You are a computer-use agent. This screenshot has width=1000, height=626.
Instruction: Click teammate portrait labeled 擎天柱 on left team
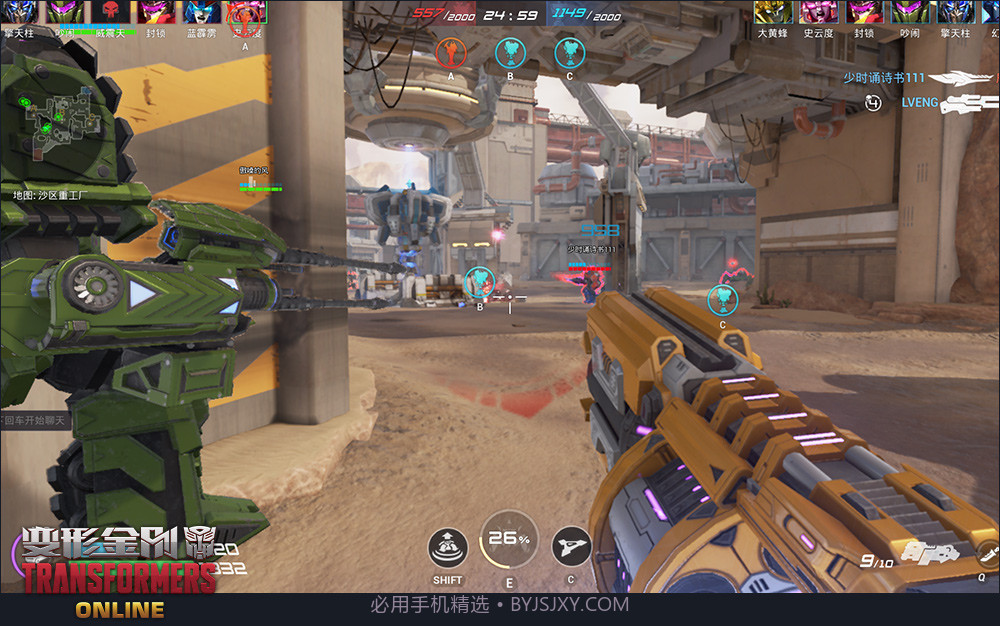point(18,12)
